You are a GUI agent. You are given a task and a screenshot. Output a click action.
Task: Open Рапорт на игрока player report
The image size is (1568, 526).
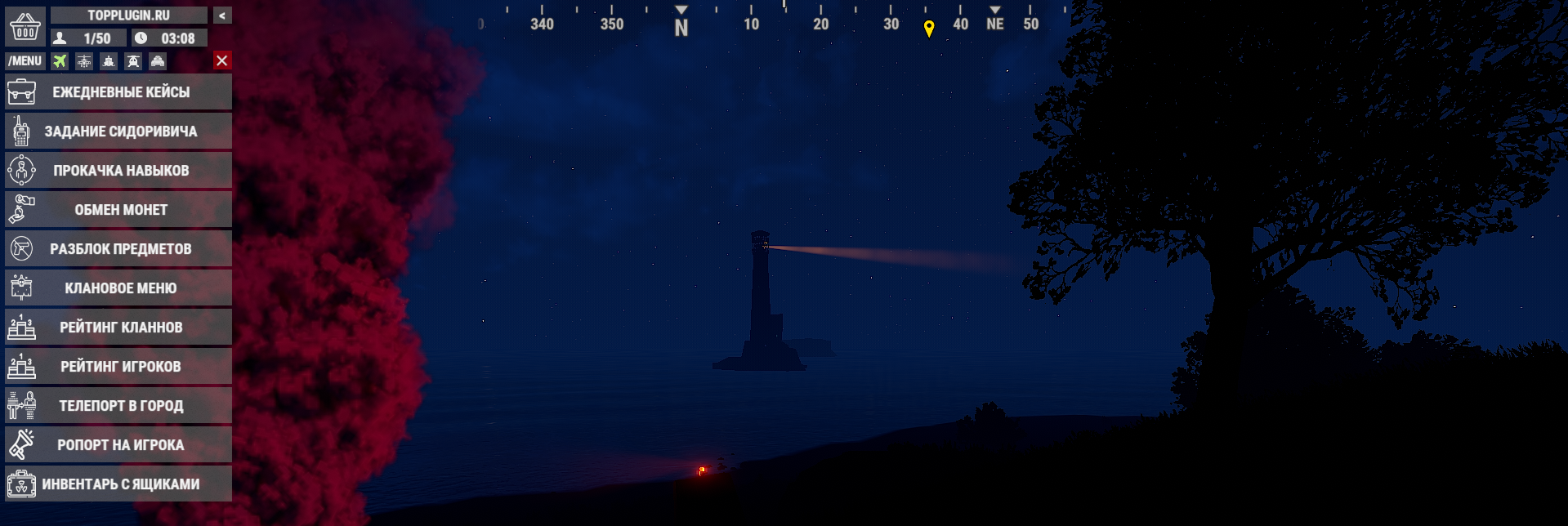(x=118, y=445)
